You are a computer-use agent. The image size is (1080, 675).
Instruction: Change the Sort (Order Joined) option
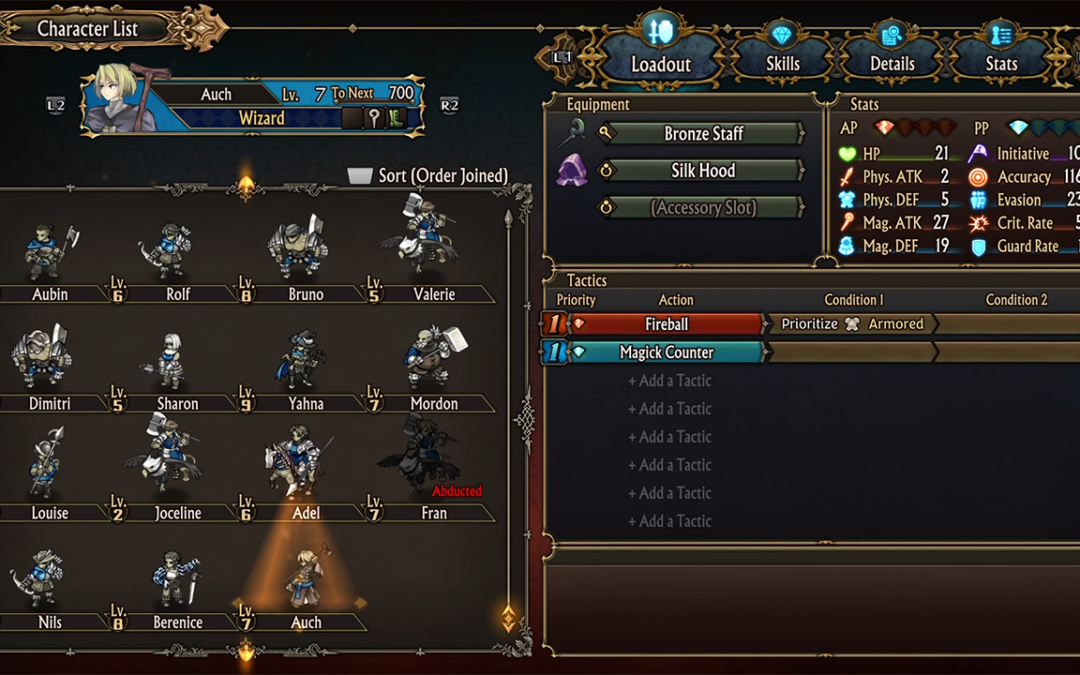point(428,176)
